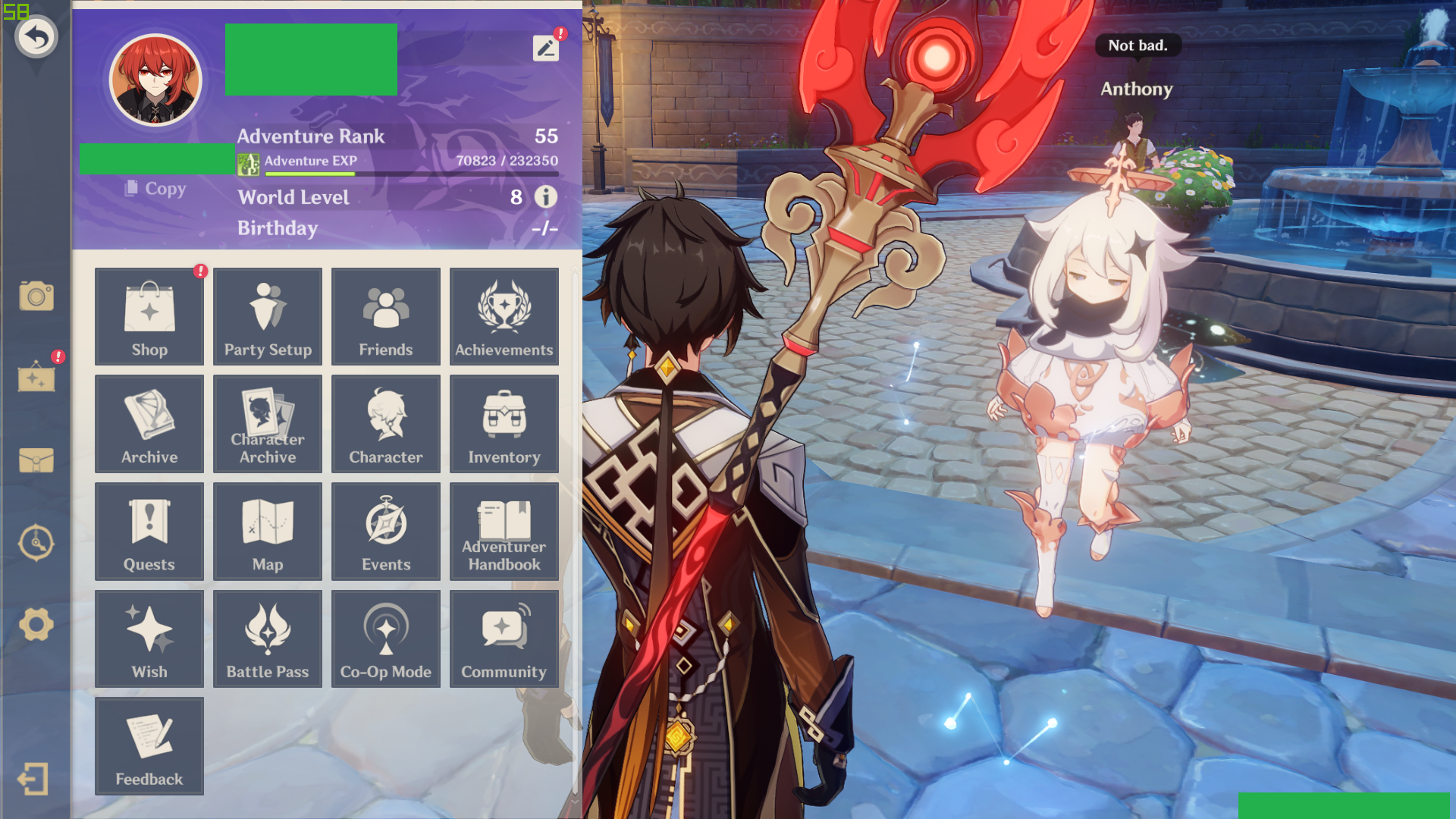Screen dimensions: 1456x819
Task: Click the player avatar portrait
Action: 155,79
